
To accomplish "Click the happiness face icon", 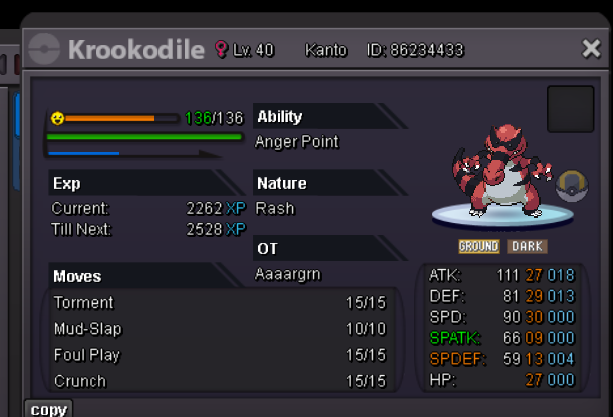I will [x=58, y=118].
